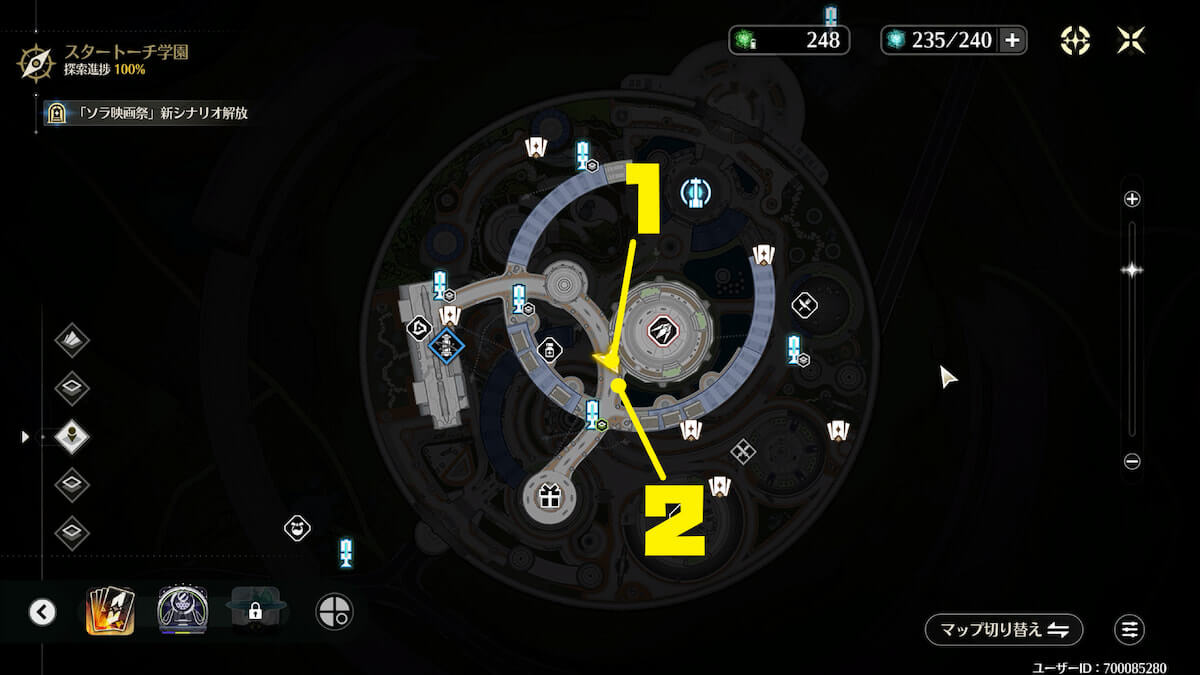Open the map filter settings icon
The image size is (1200, 675).
point(1130,629)
